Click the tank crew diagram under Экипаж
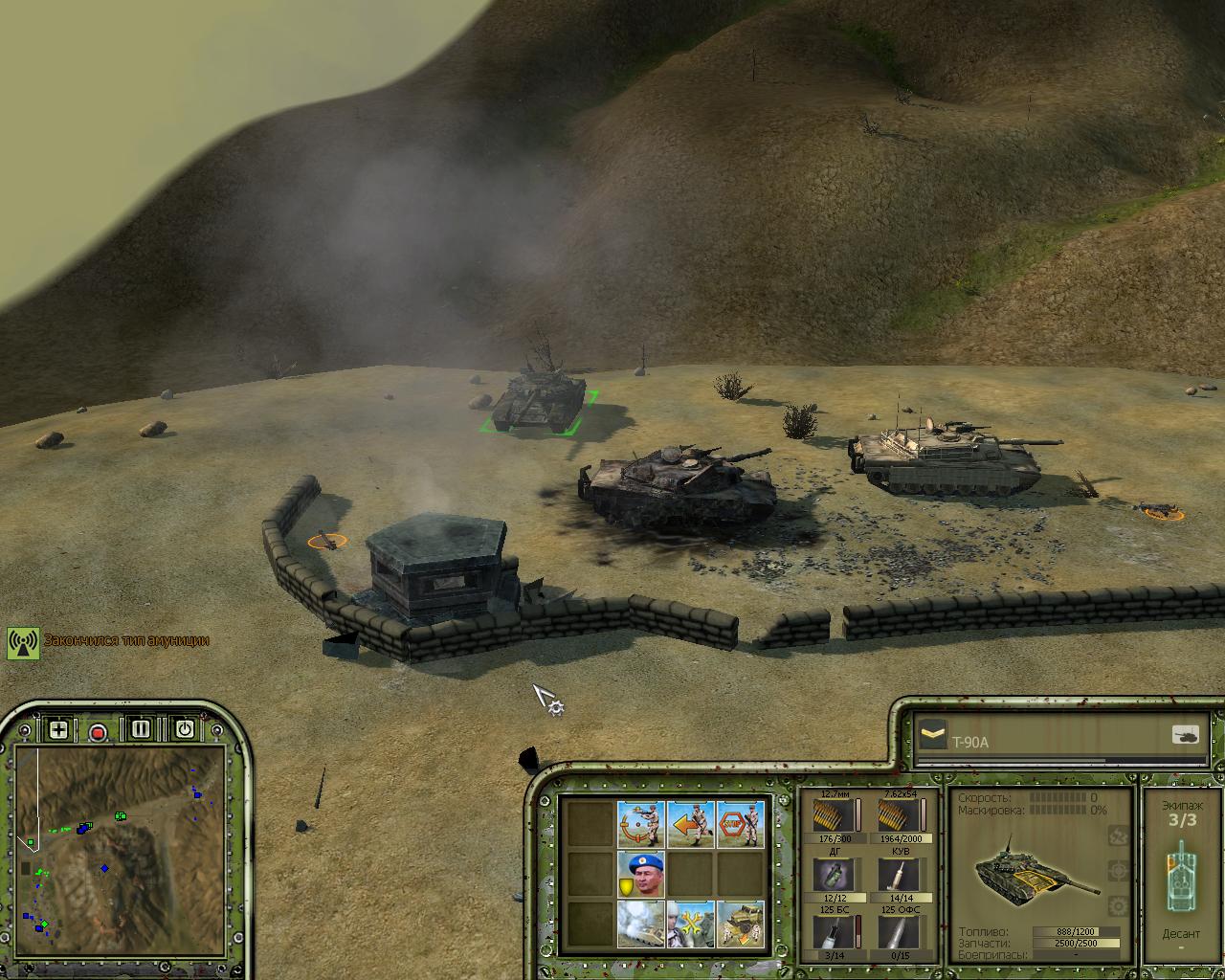1225x980 pixels. click(1181, 876)
